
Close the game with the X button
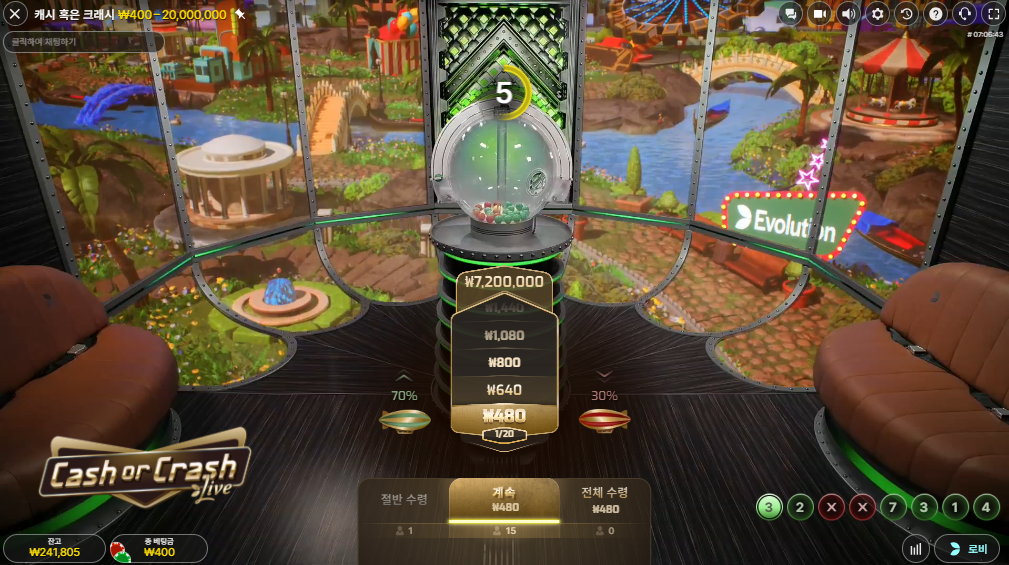pyautogui.click(x=15, y=14)
